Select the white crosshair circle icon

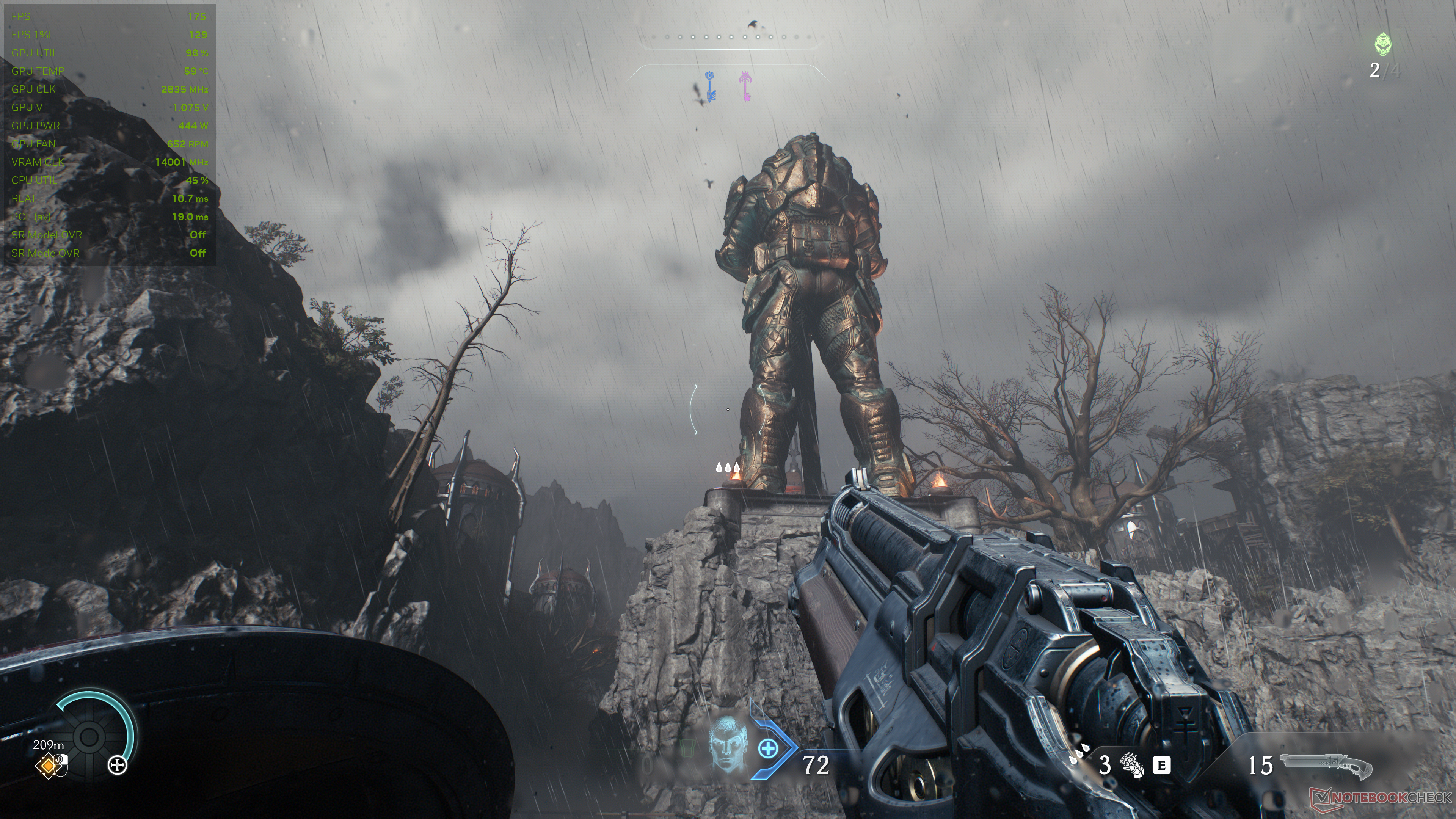pos(118,766)
